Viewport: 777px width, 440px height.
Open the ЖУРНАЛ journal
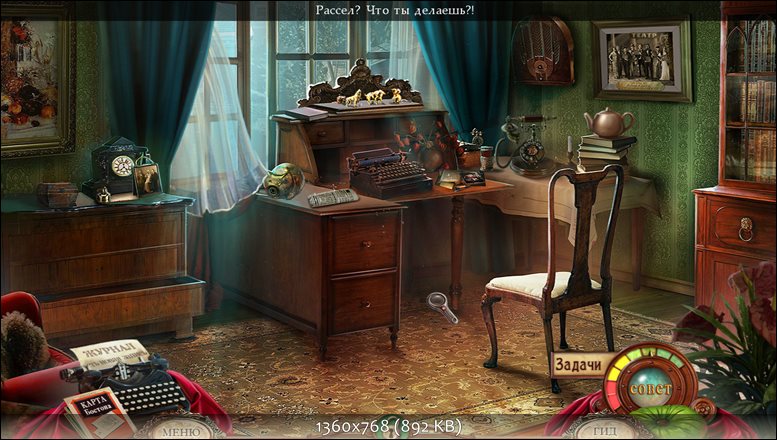pyautogui.click(x=107, y=354)
